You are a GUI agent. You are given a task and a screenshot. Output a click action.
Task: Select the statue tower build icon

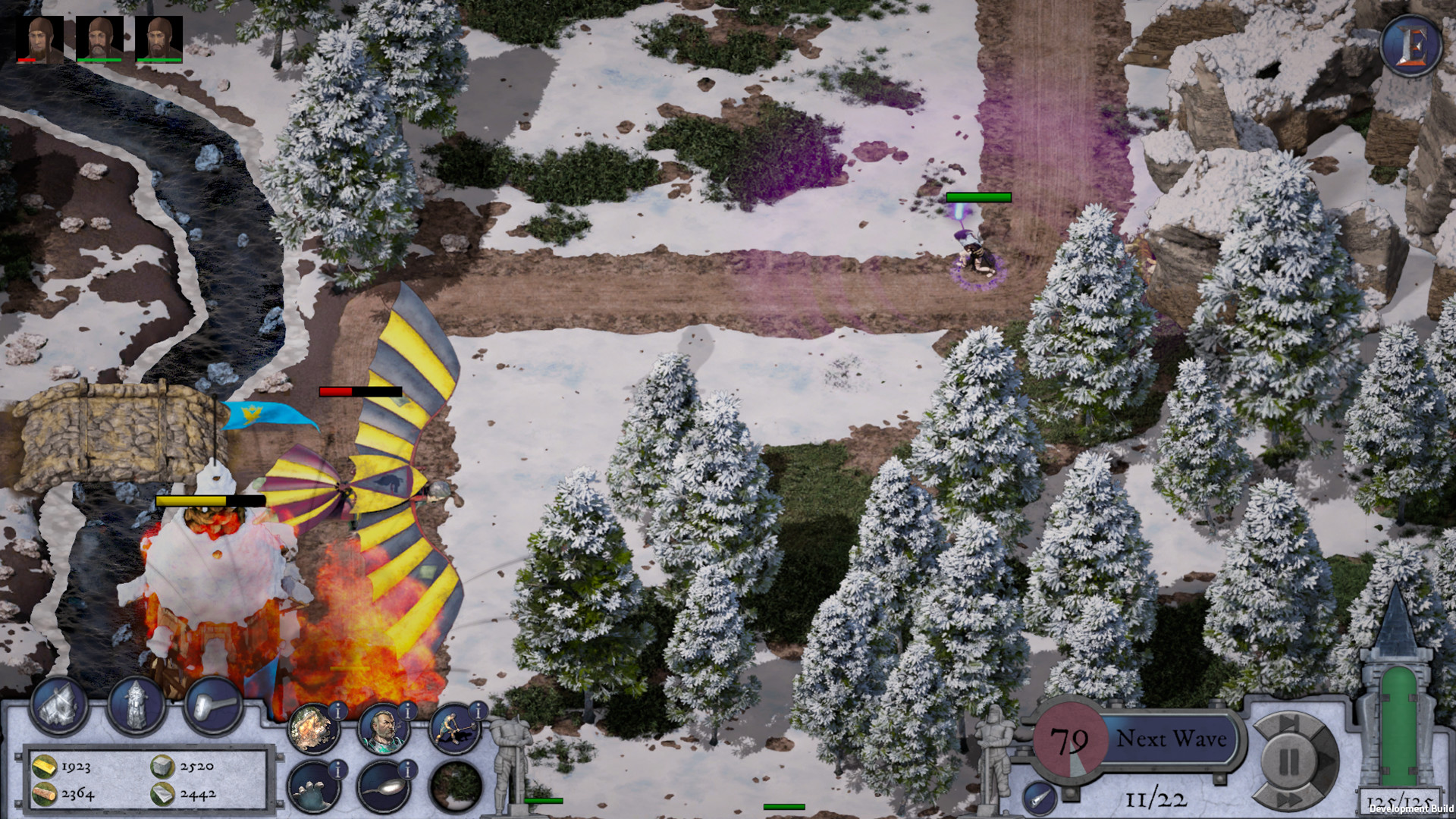(x=135, y=708)
